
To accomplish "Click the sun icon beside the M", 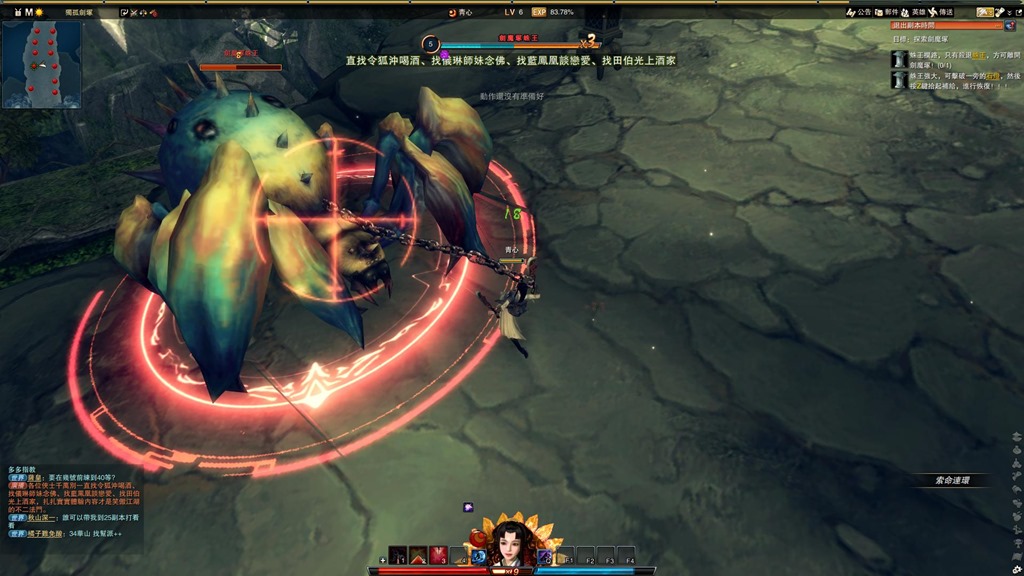I will [x=39, y=12].
